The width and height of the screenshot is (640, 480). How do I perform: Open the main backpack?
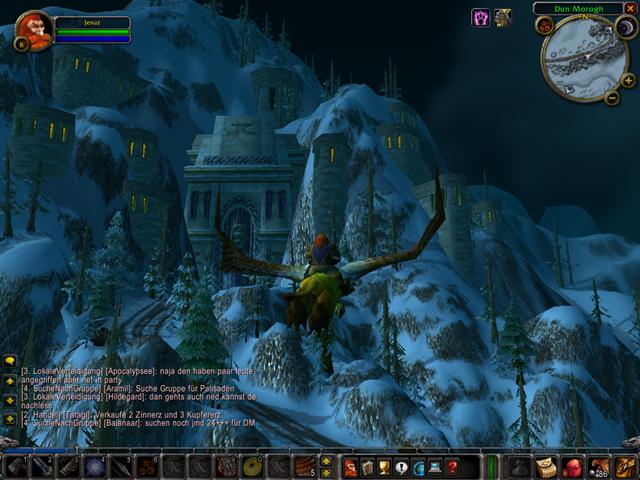625,467
